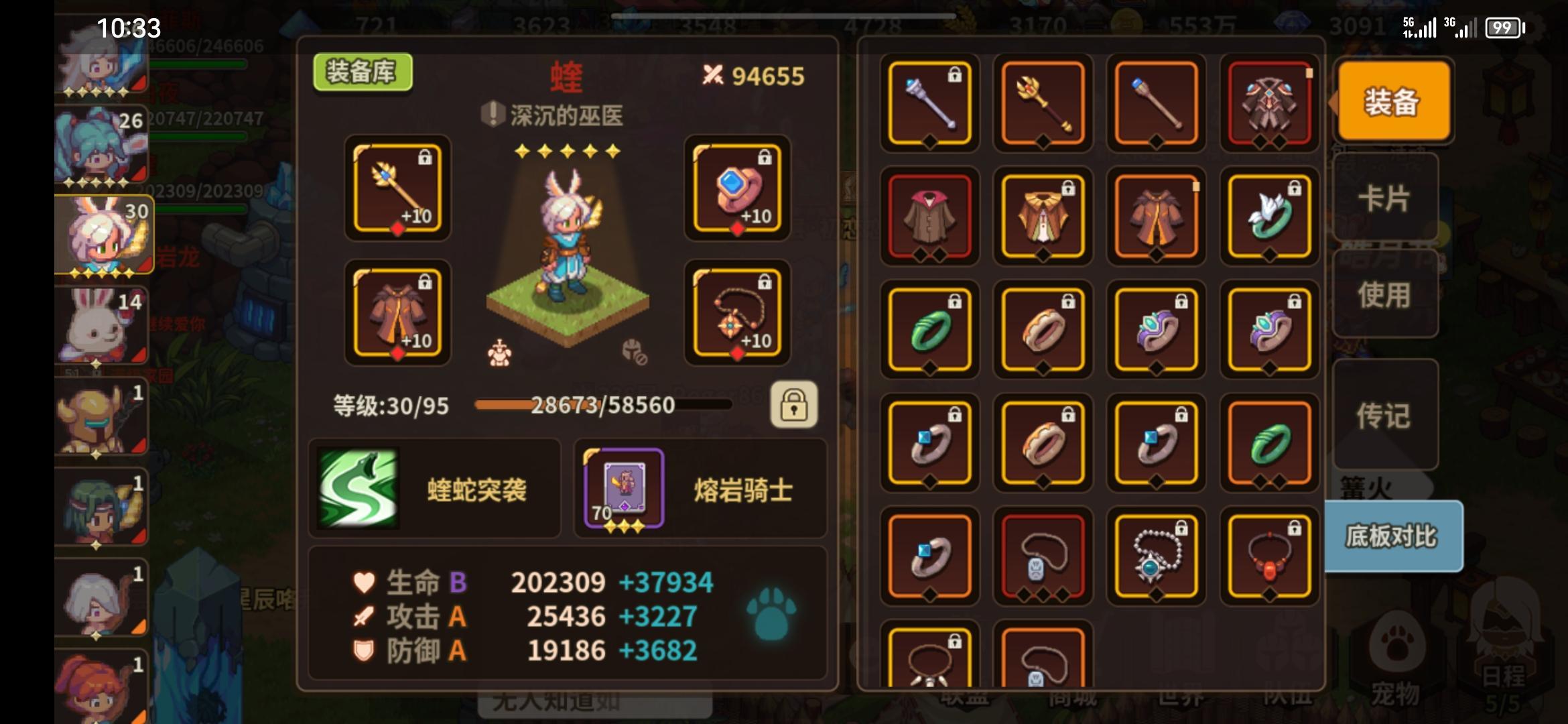Click the red-framed pink coat in the inventory
The height and width of the screenshot is (724, 1568).
[x=929, y=218]
